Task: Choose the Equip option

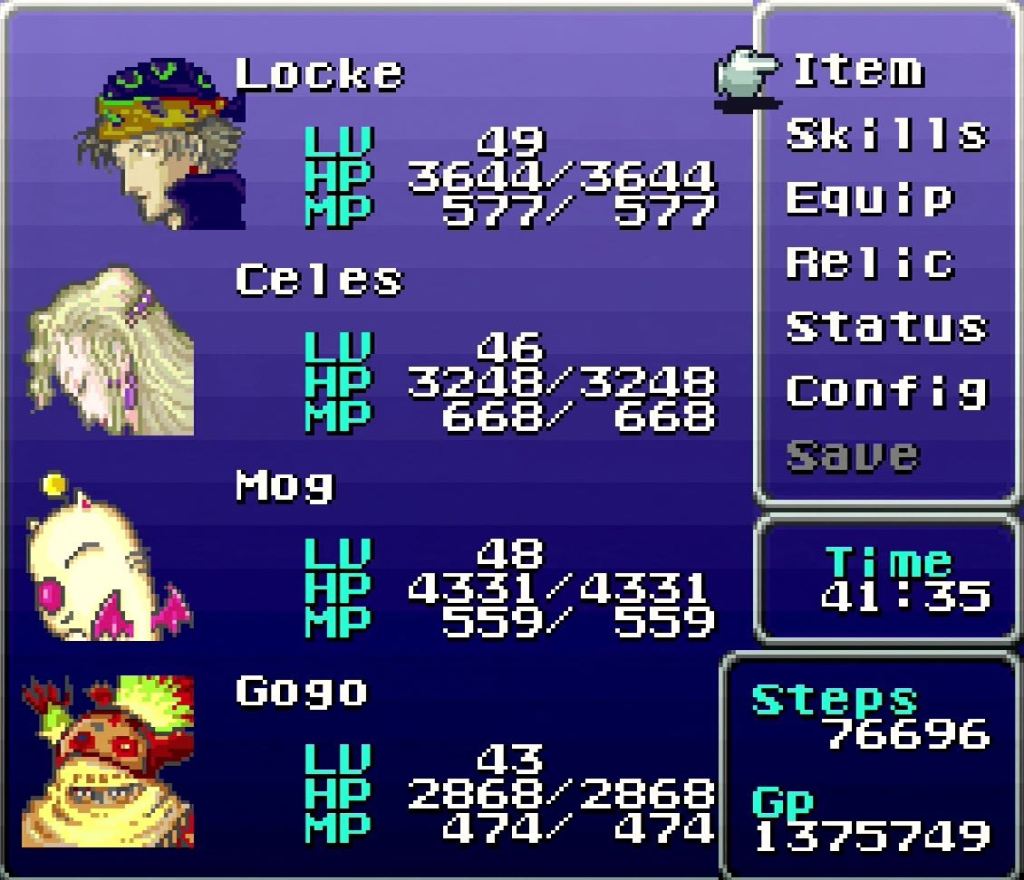Action: [868, 198]
